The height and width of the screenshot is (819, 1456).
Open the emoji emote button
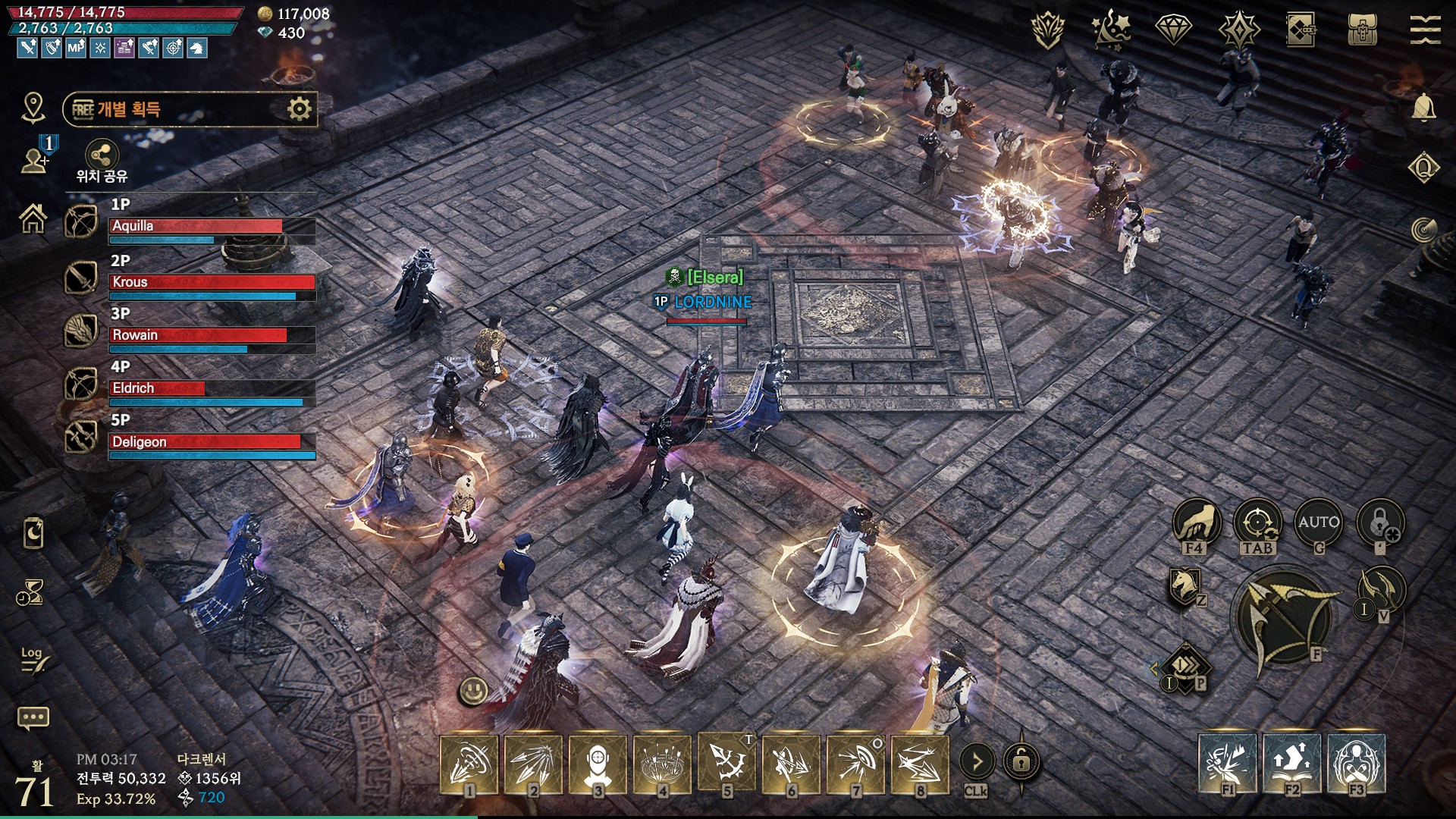tap(474, 690)
